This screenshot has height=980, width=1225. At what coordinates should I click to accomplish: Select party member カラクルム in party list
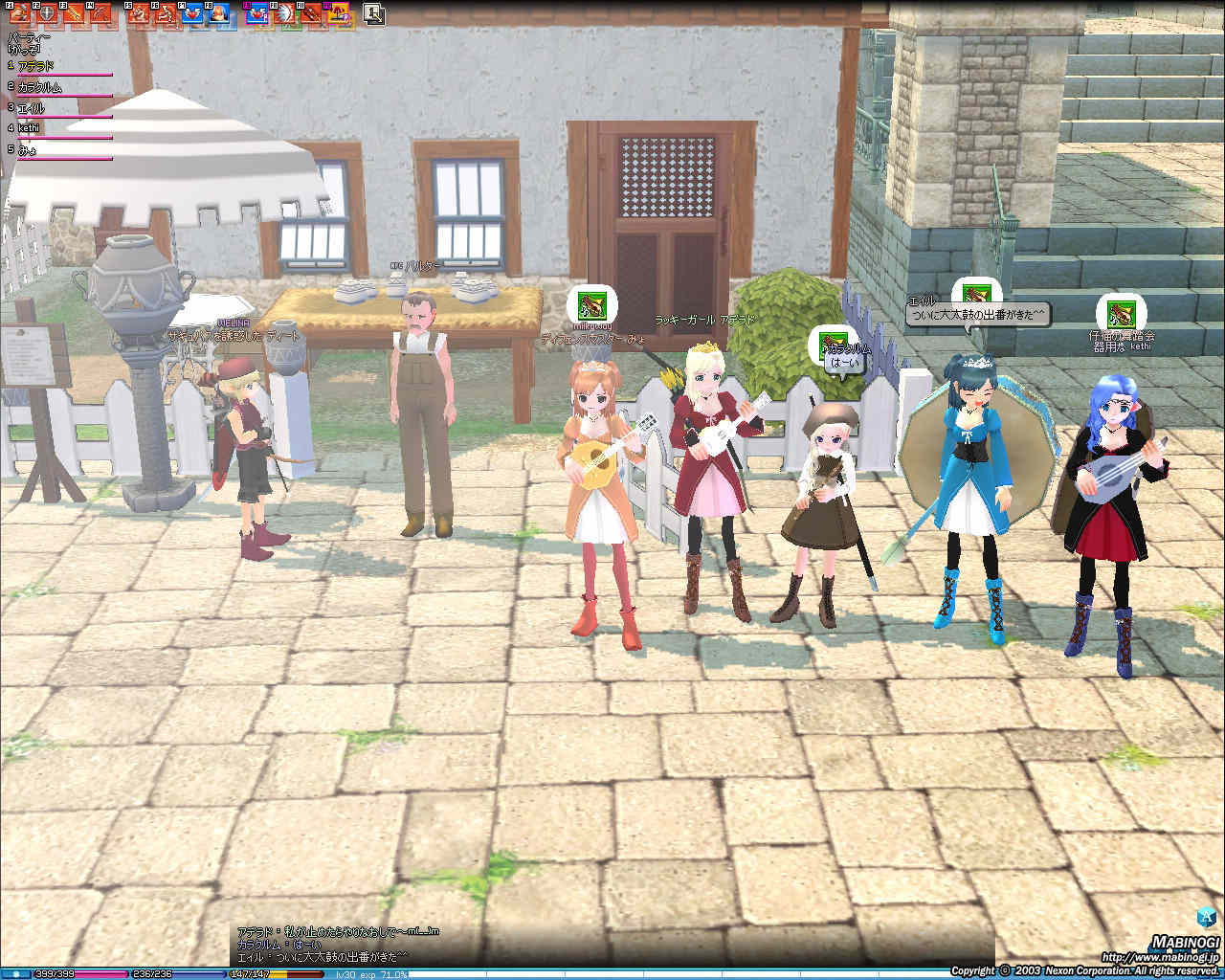(40, 87)
